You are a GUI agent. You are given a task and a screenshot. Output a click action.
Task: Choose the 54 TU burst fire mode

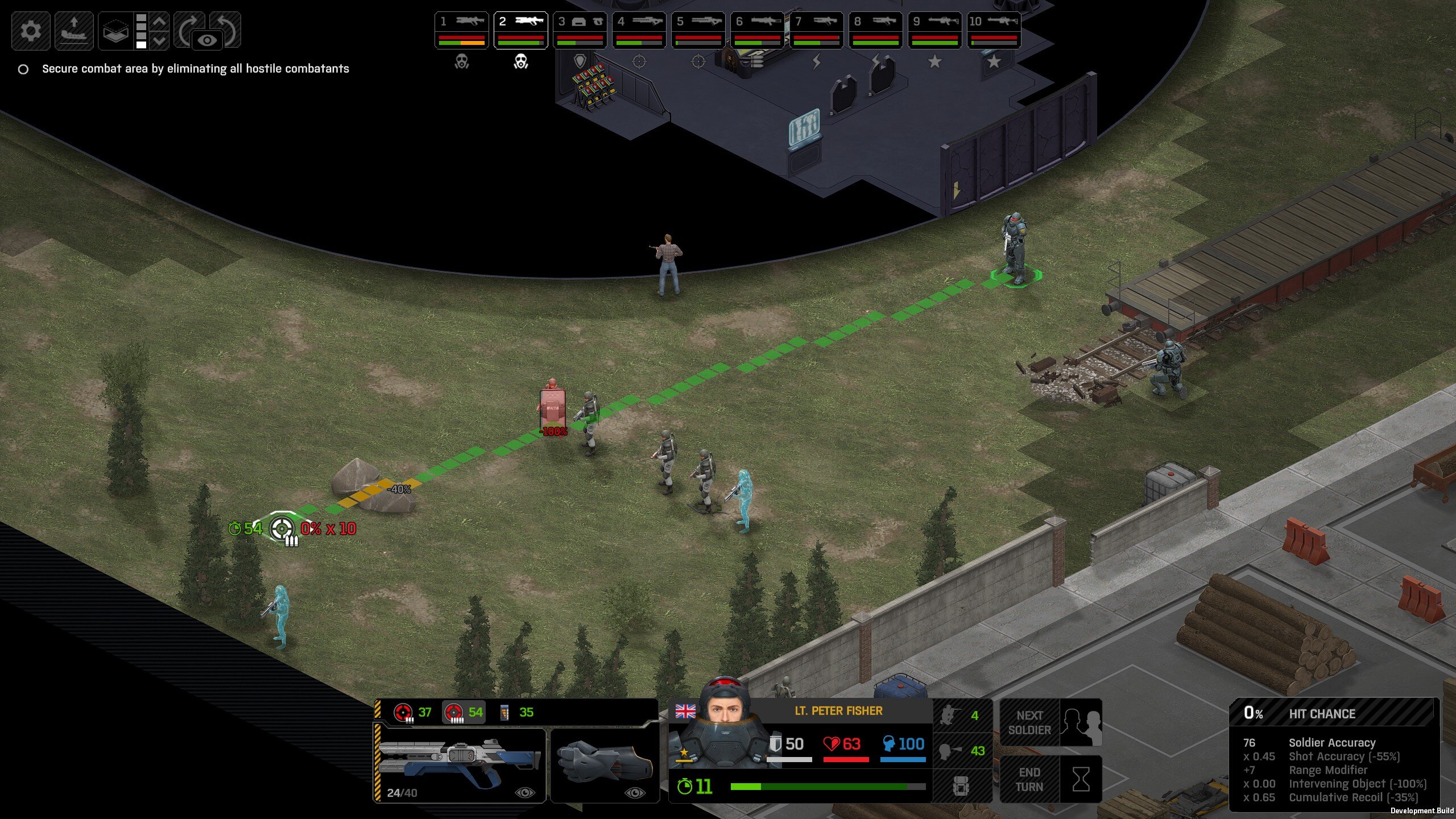464,712
